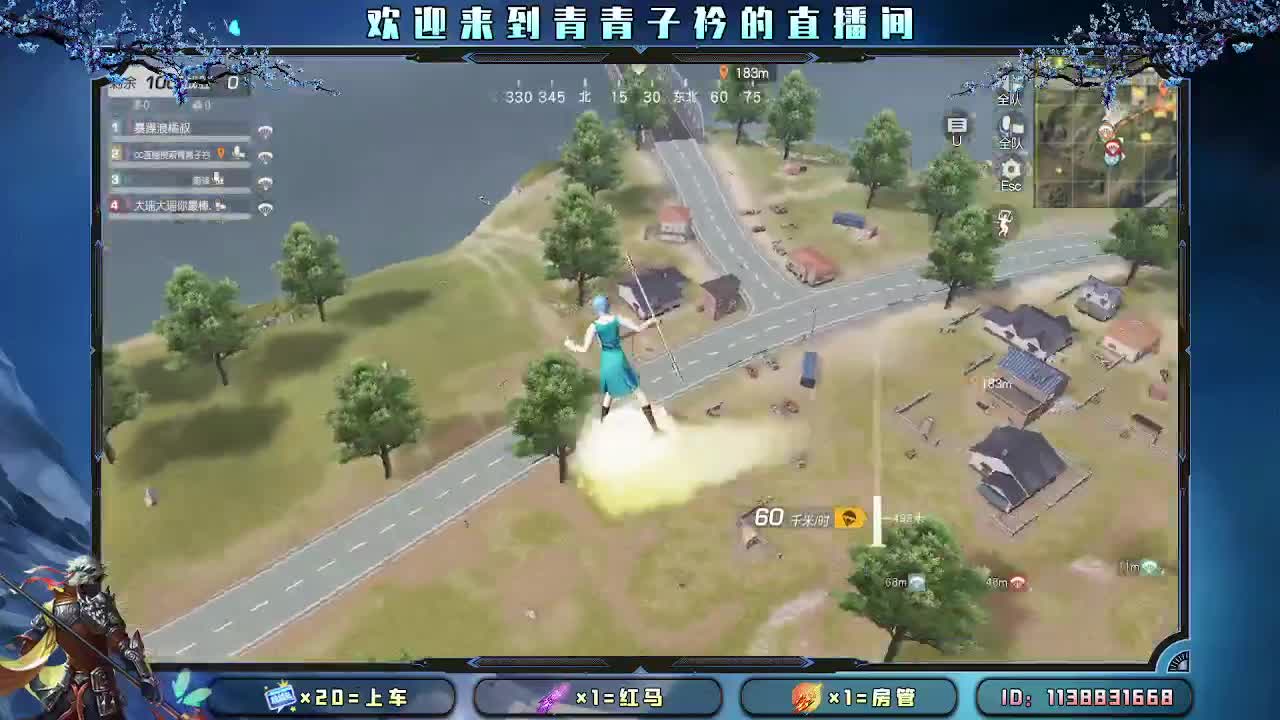Click the team voice microphone icon
The image size is (1280, 720).
click(x=1005, y=126)
